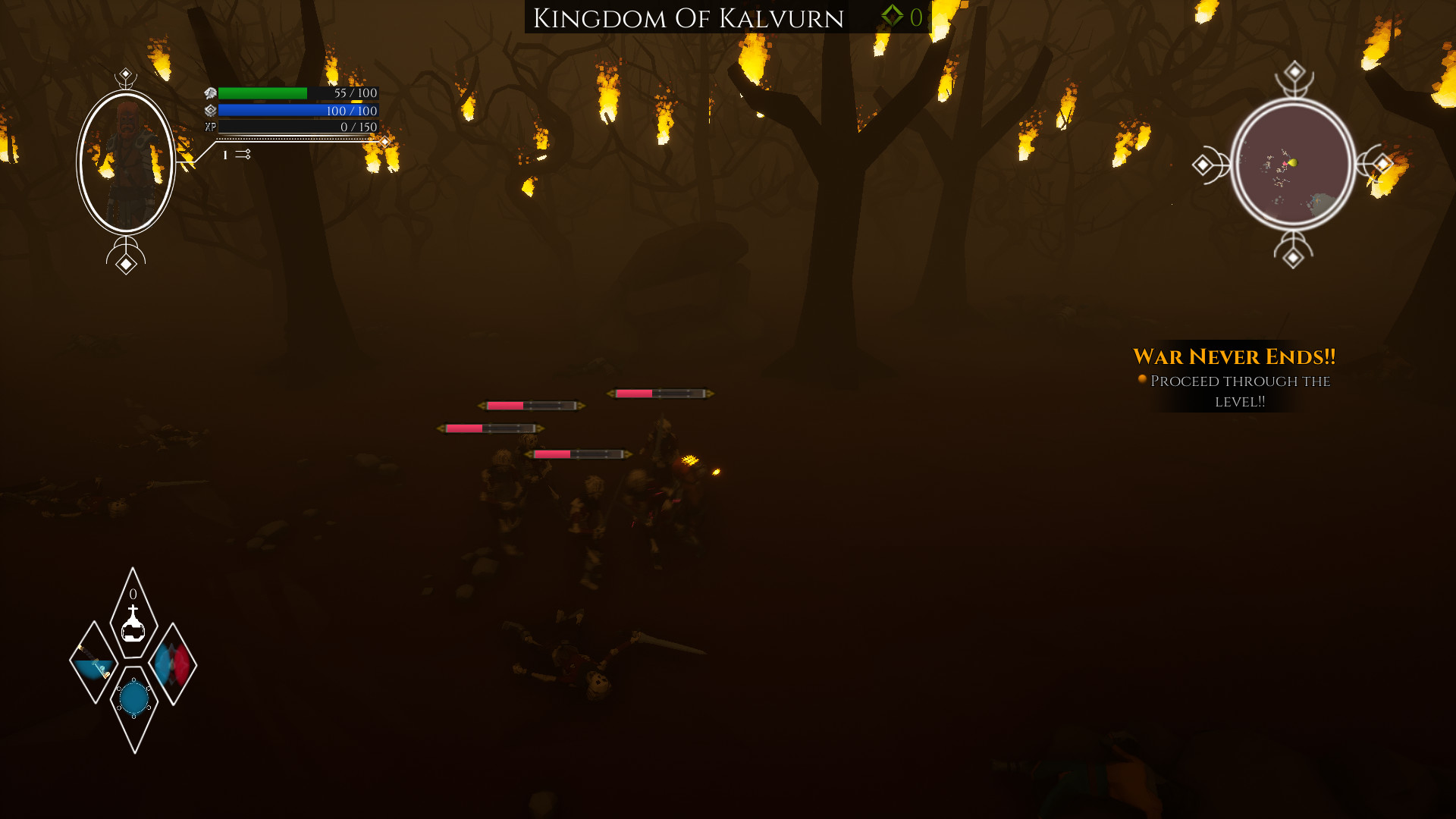The image size is (1456, 819).
Task: Click the diamond above the character portrait
Action: [124, 73]
